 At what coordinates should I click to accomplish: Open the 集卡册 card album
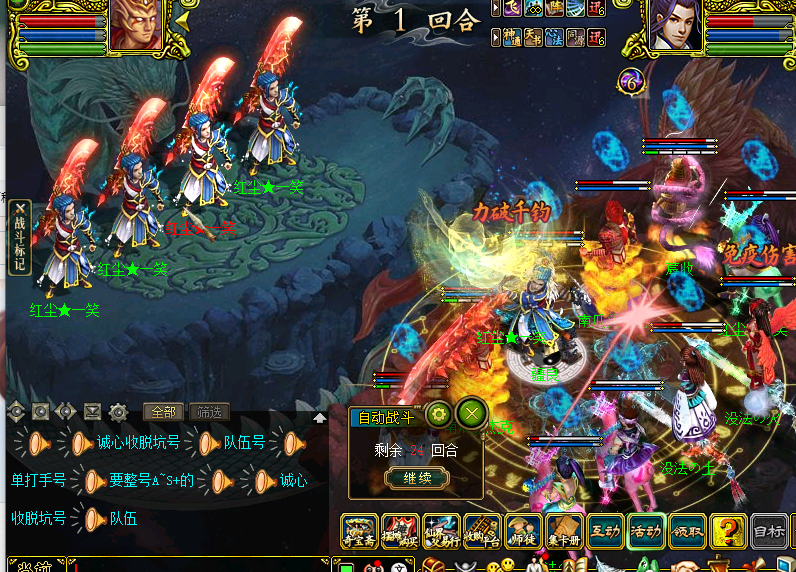(564, 531)
